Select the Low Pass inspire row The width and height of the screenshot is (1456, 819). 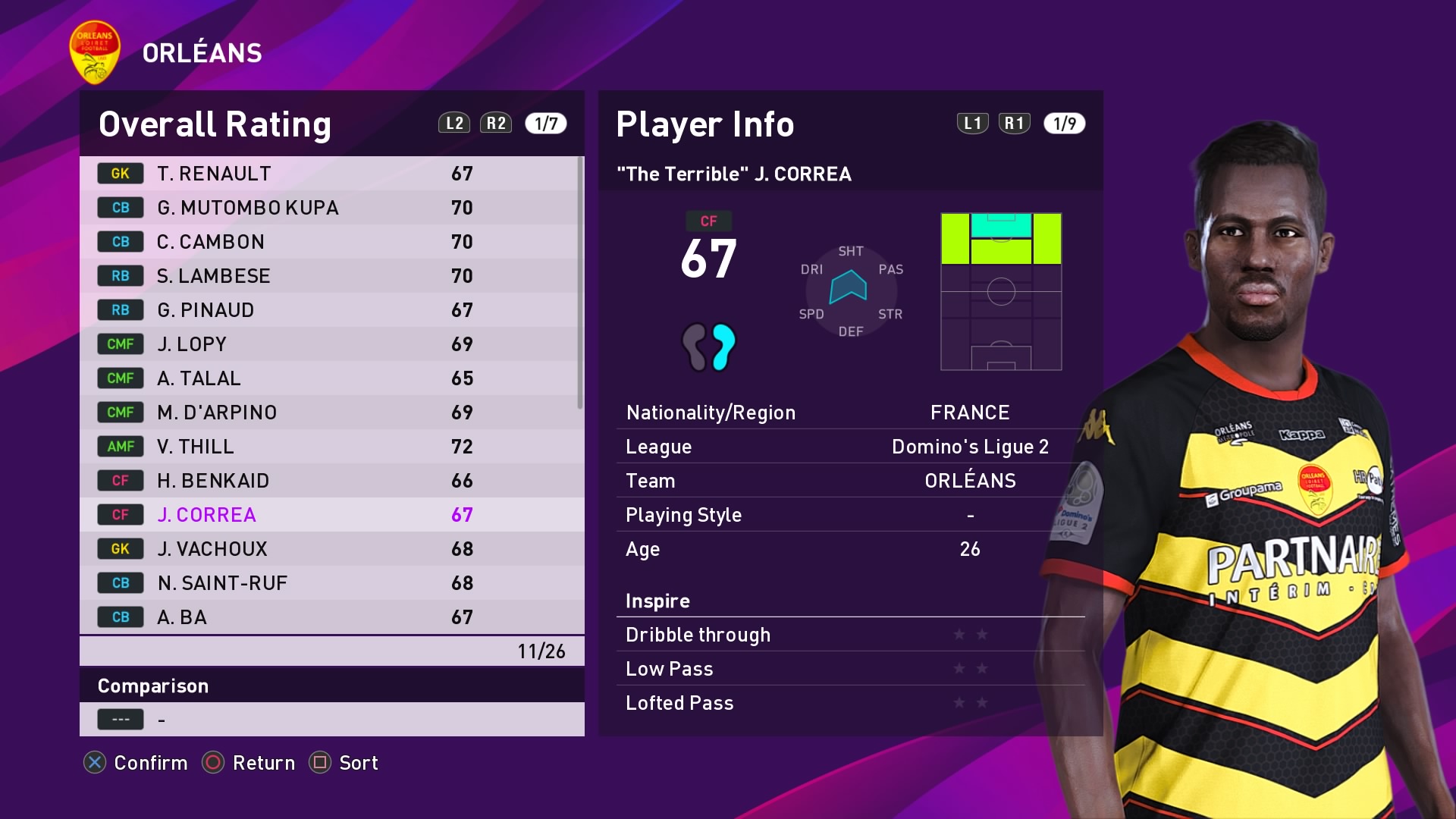[x=850, y=669]
